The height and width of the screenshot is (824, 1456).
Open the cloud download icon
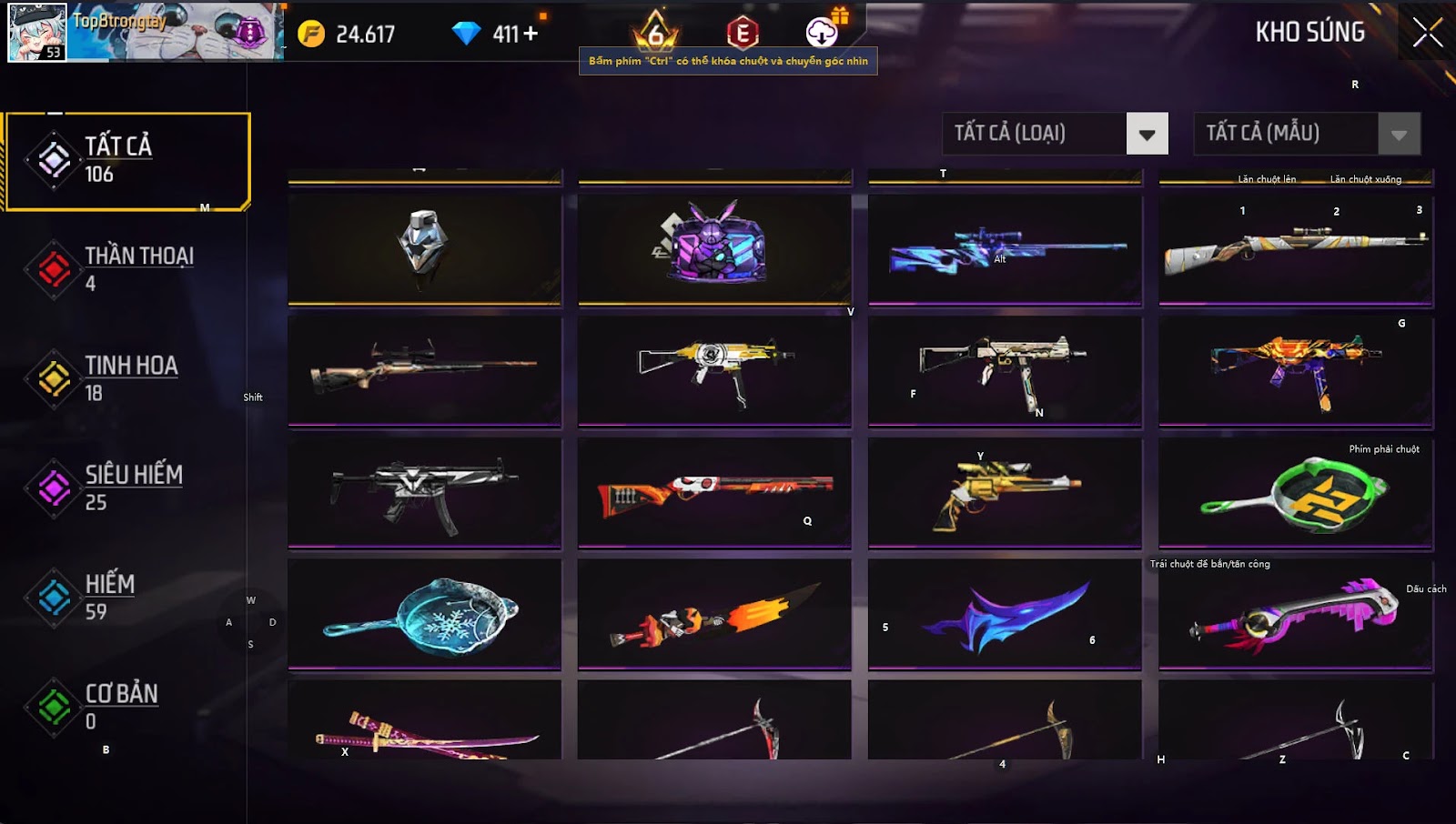[x=822, y=33]
